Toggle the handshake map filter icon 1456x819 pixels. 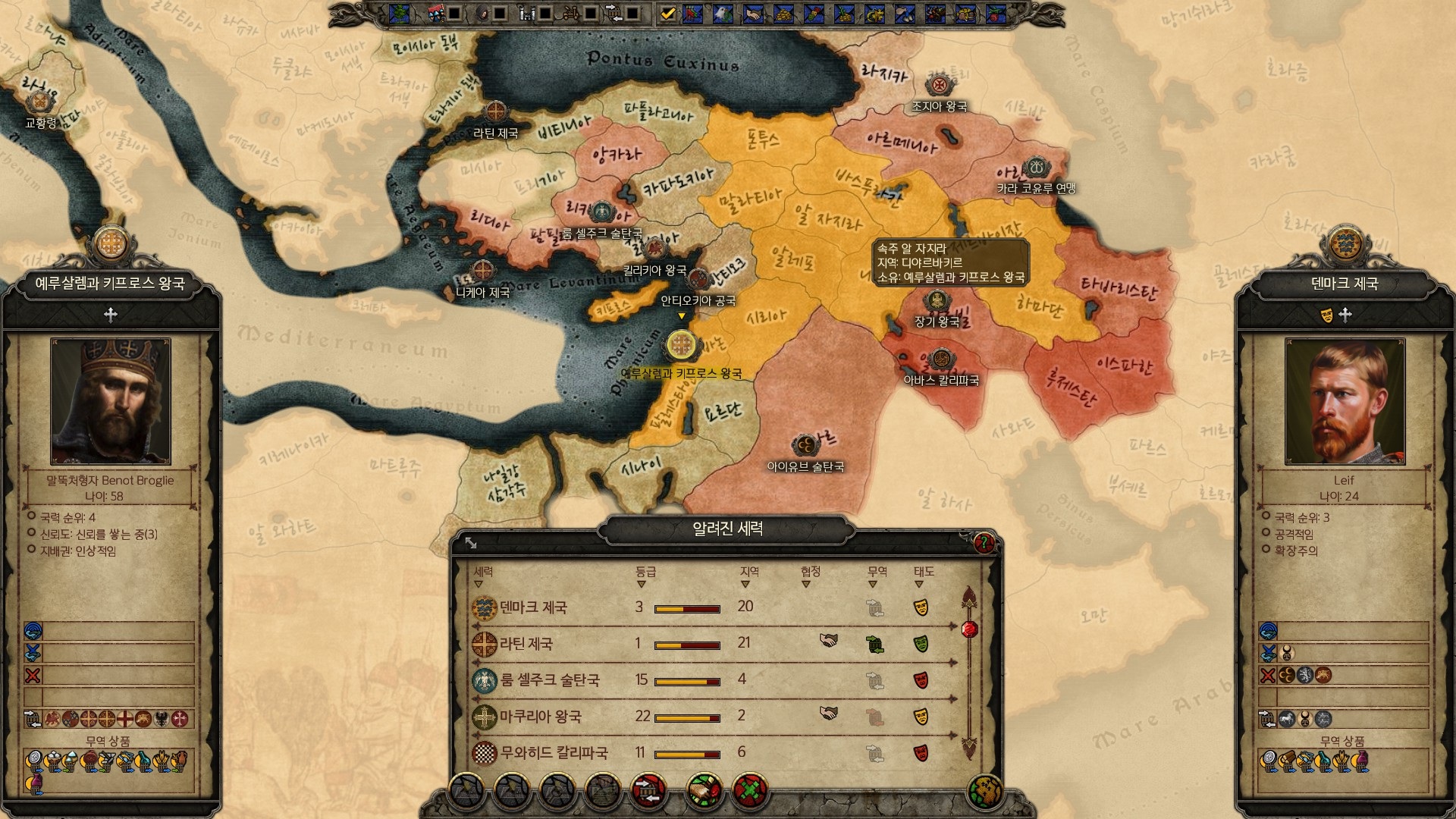point(753,14)
